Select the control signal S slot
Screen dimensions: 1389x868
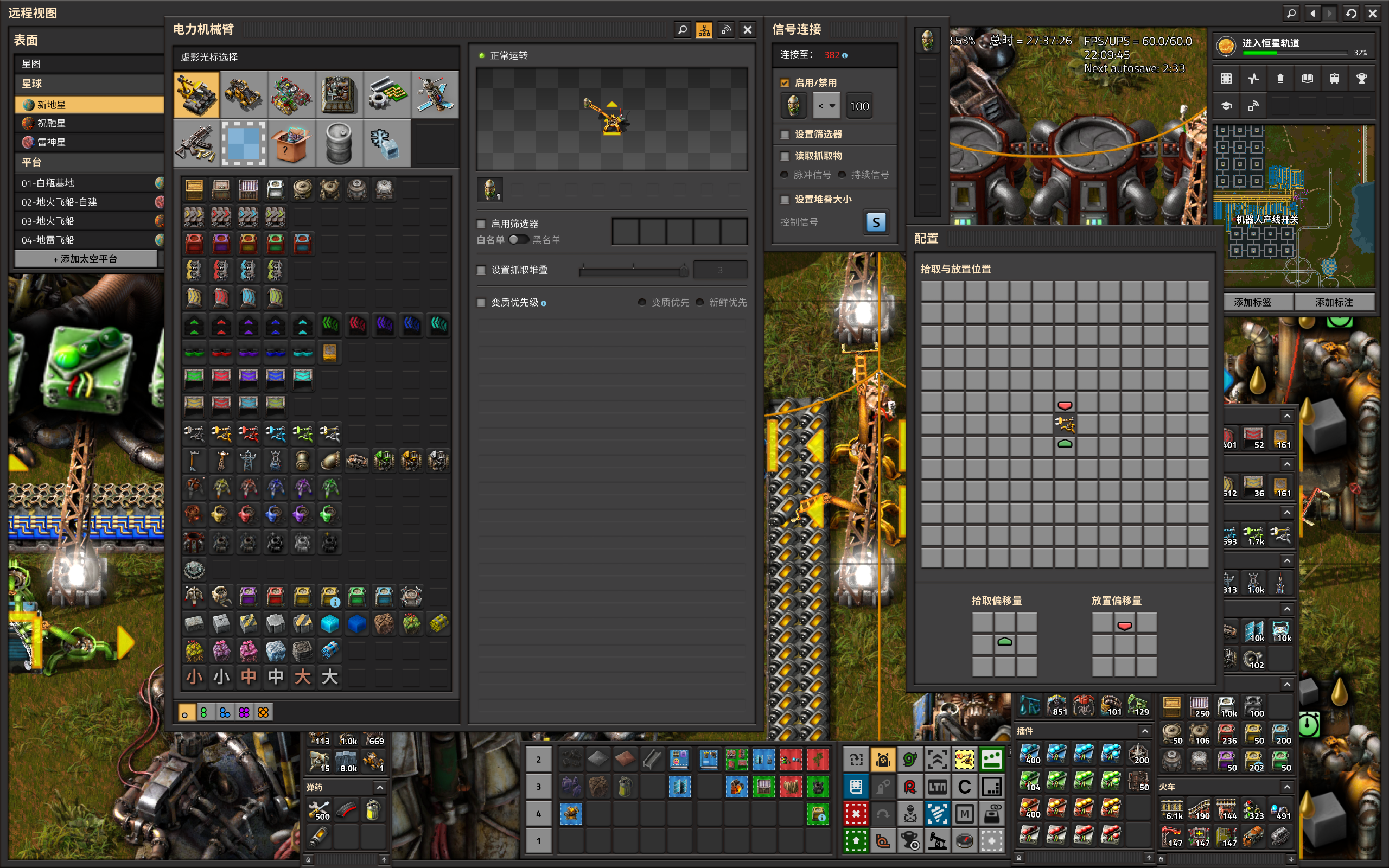876,223
